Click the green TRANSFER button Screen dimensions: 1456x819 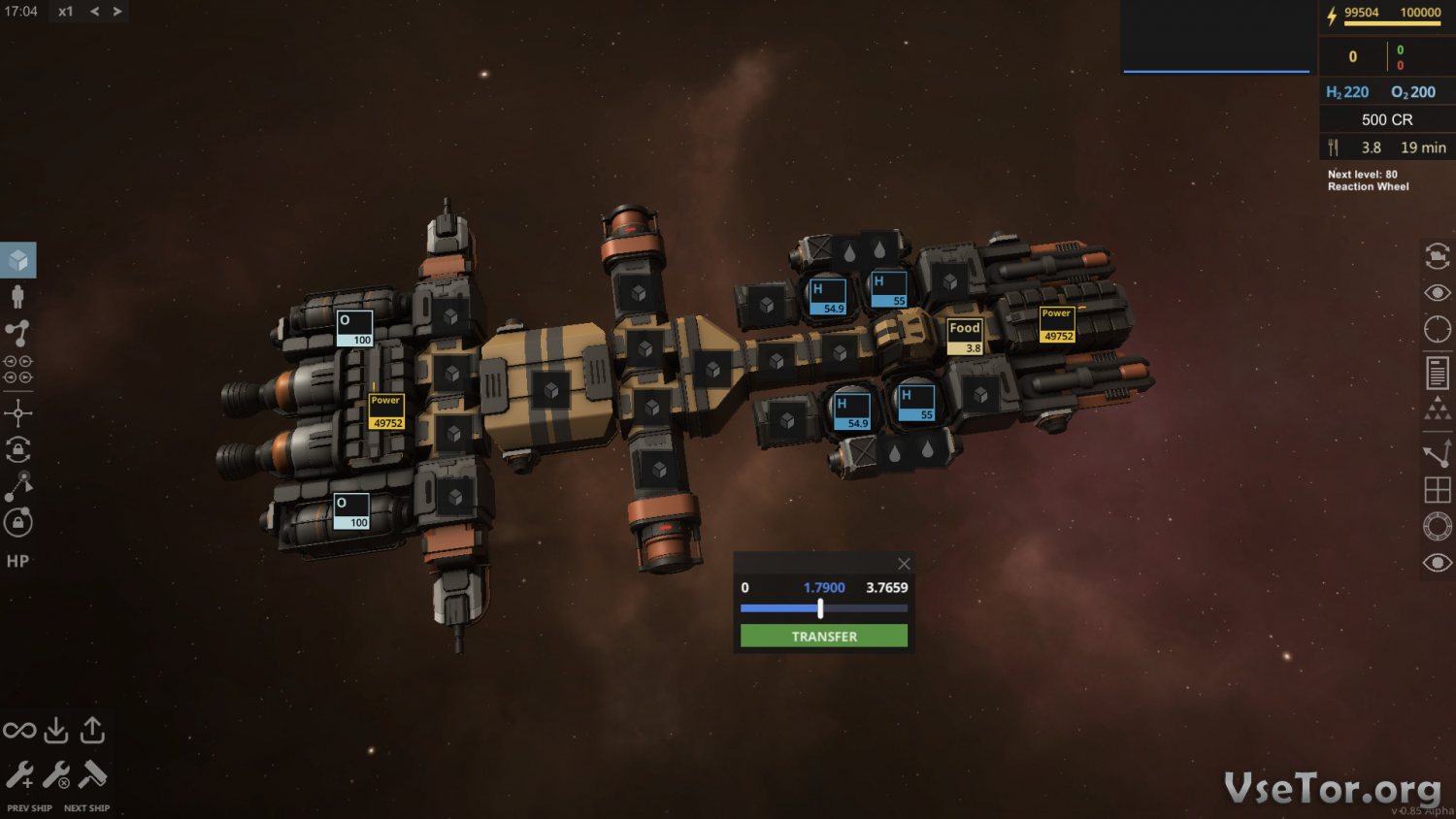click(x=823, y=636)
